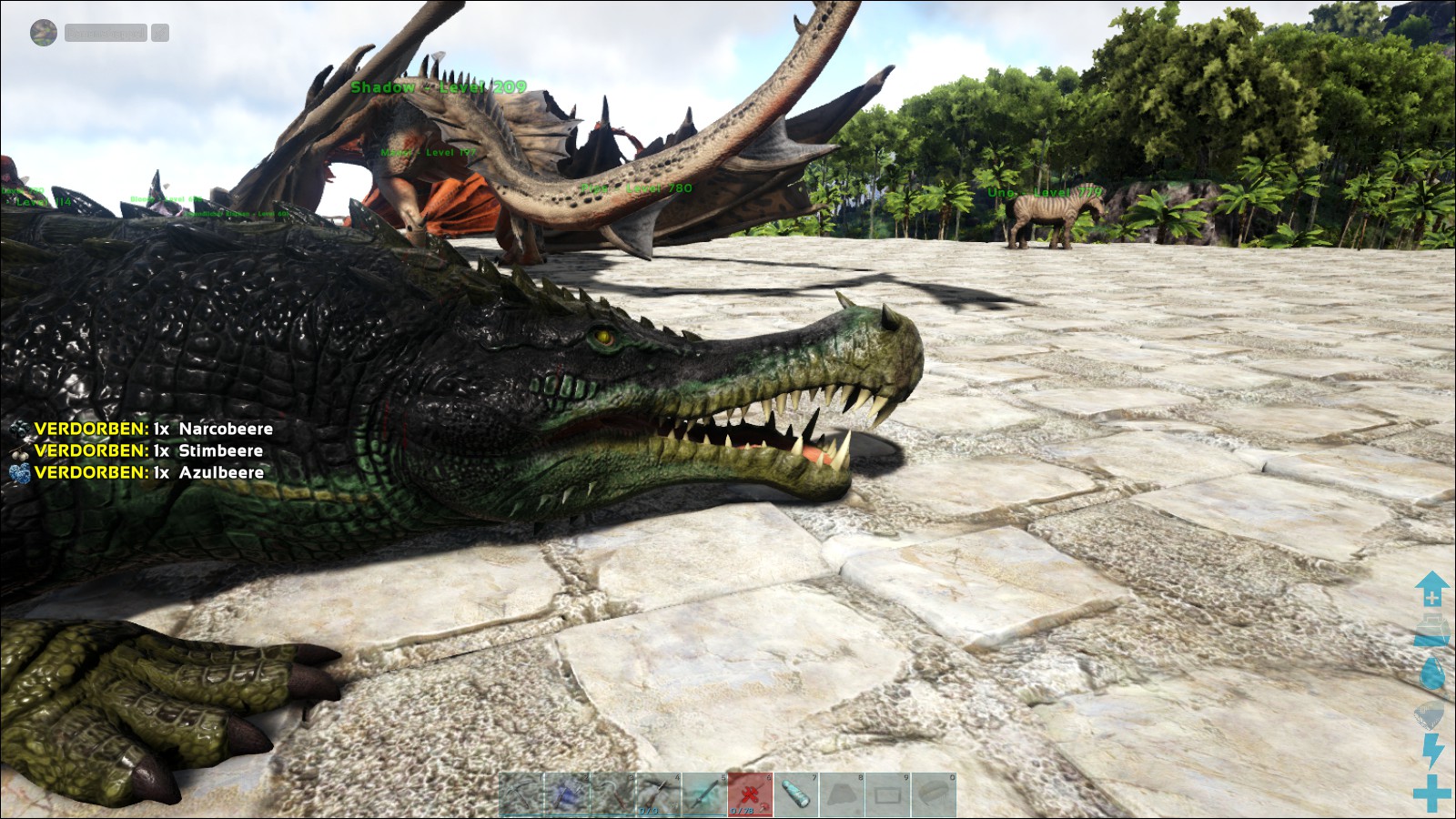
Task: Select the blue-tinted tool in hotbar slot 2
Action: (567, 794)
